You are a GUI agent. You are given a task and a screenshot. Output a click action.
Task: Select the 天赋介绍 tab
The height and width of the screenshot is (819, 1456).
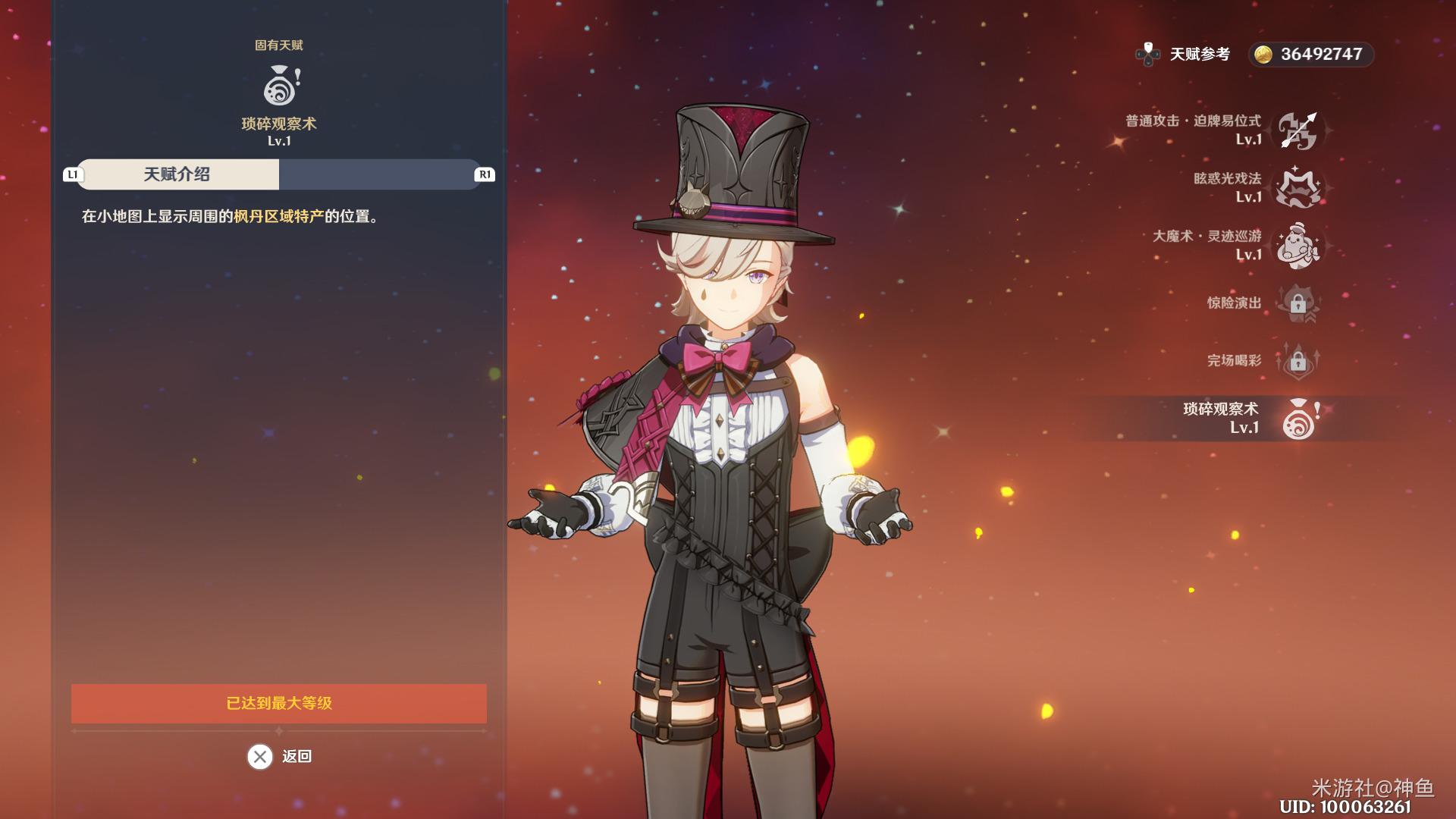coord(177,174)
